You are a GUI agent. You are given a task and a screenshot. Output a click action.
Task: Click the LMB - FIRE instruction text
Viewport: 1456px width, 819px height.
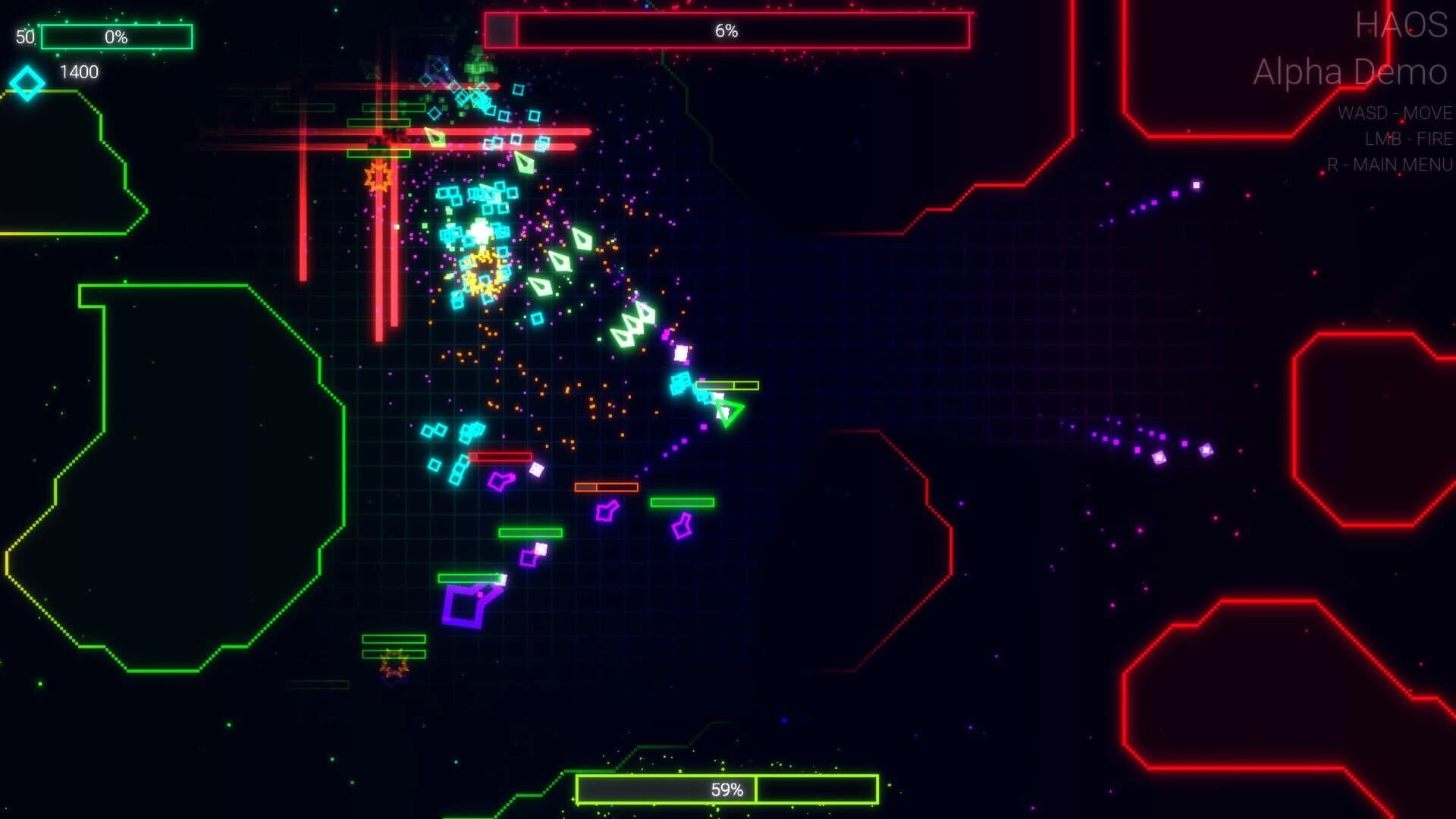tap(1407, 139)
